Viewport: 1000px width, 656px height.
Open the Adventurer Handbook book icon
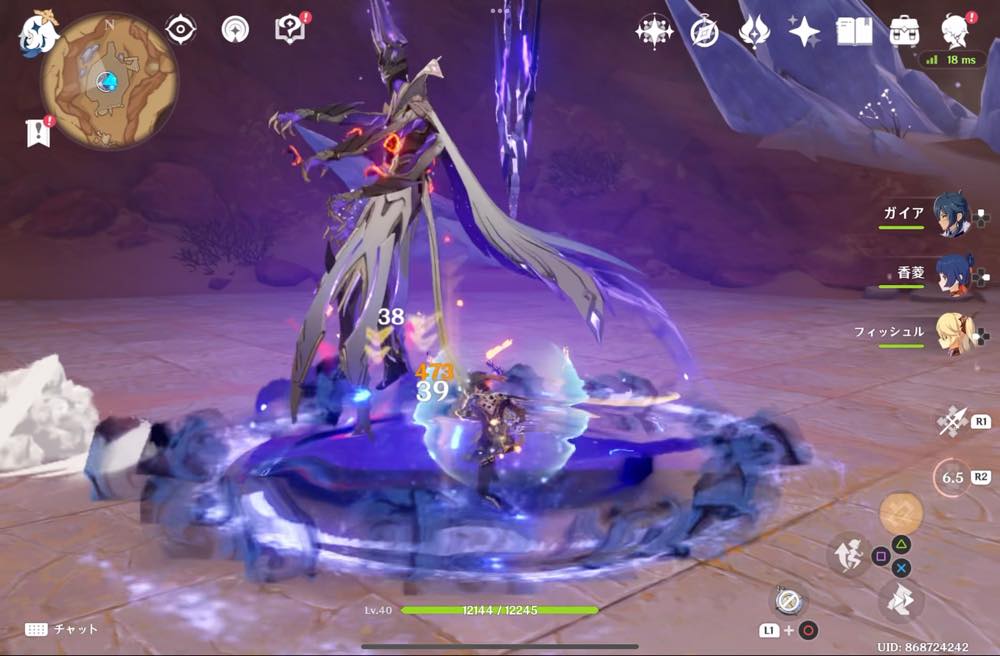click(x=855, y=32)
